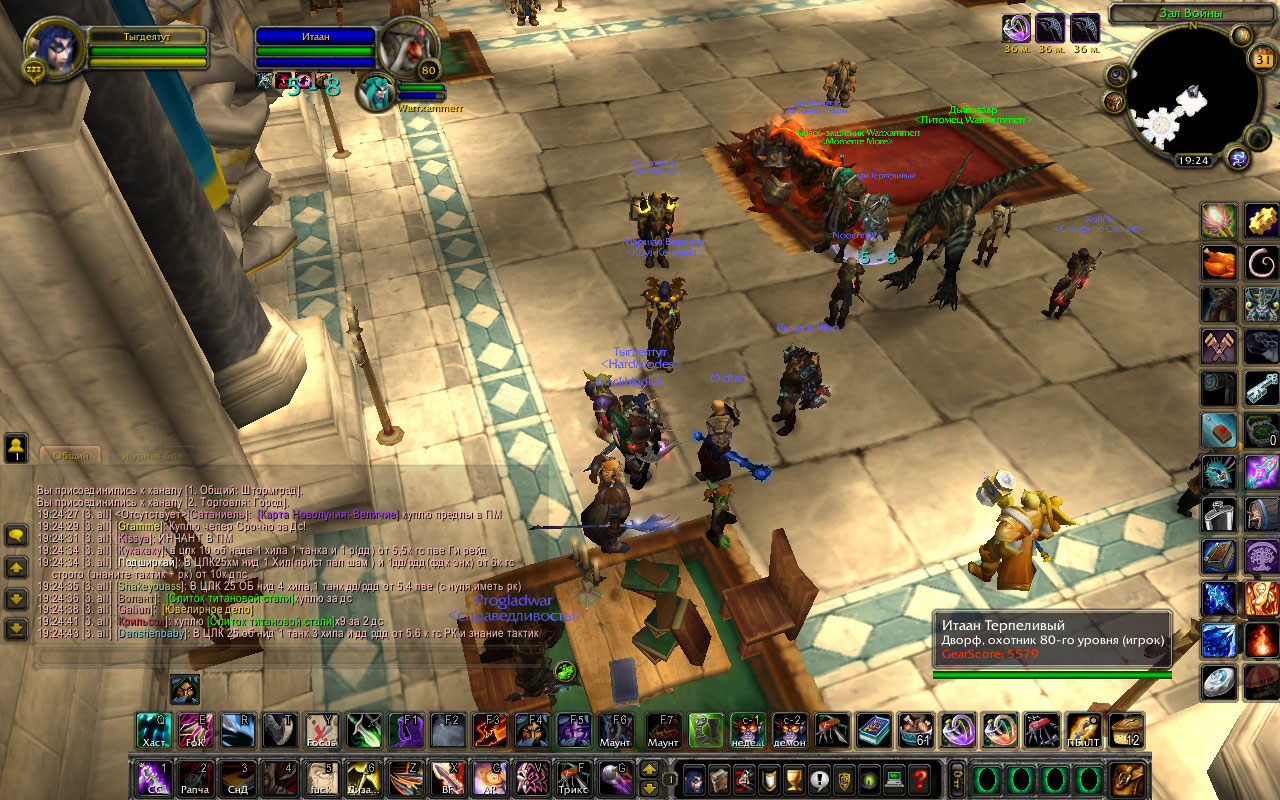The width and height of the screenshot is (1280, 800).
Task: Open the red question mark help button
Action: pyautogui.click(x=920, y=778)
